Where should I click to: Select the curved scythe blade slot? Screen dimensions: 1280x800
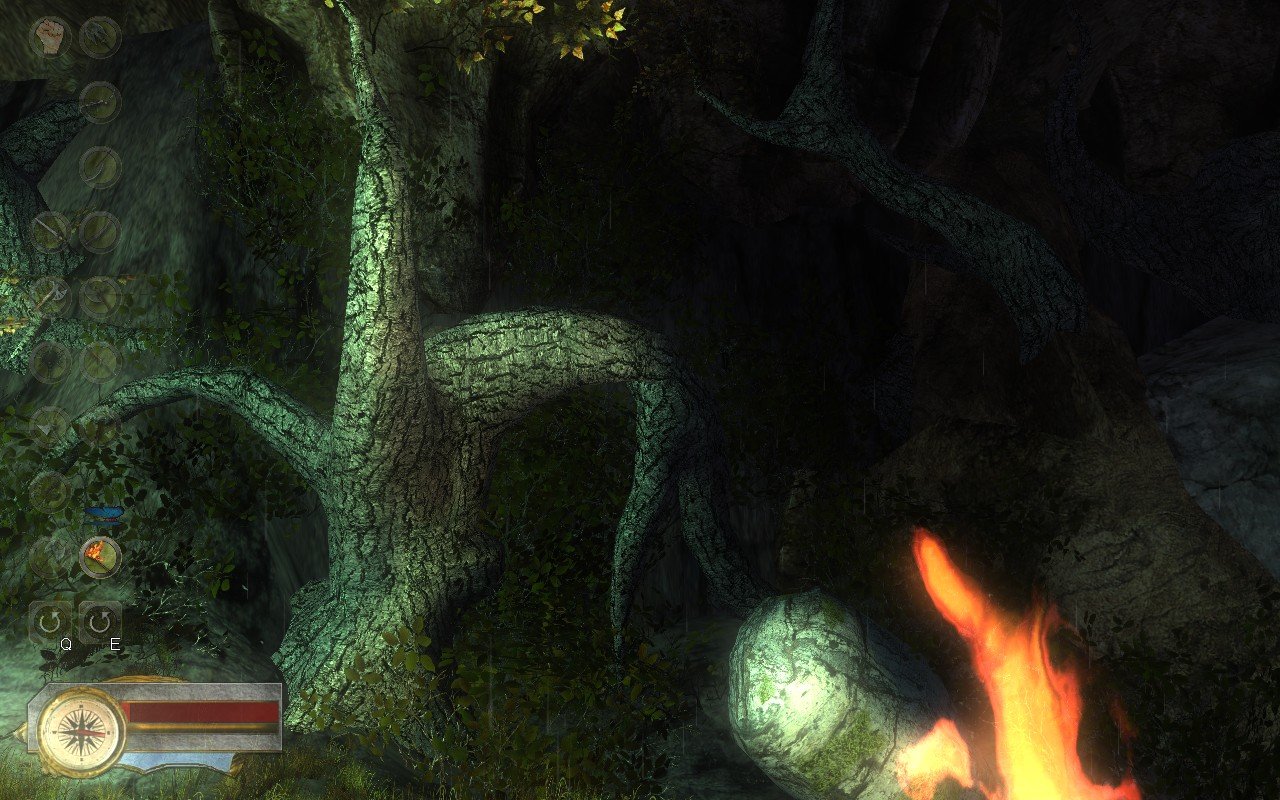point(101,164)
